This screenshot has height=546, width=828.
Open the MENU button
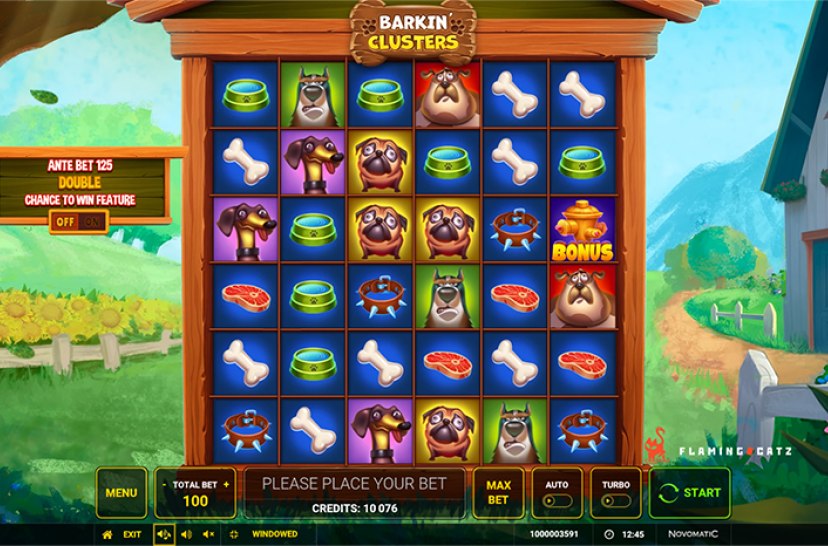click(x=121, y=492)
